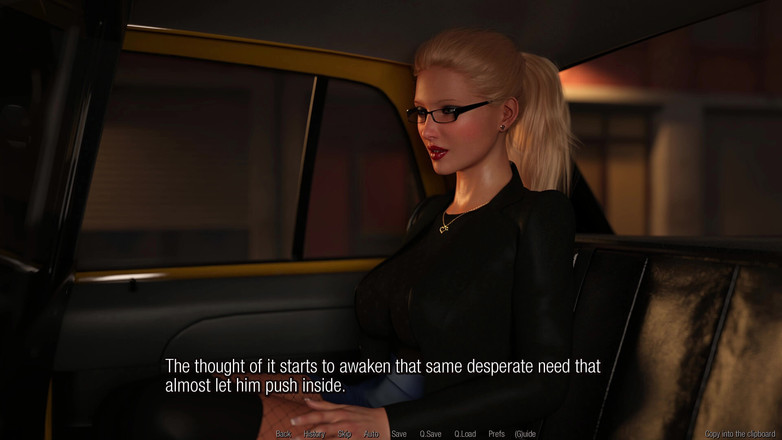Open the Guide
Viewport: 782px width, 440px height.
tap(525, 434)
